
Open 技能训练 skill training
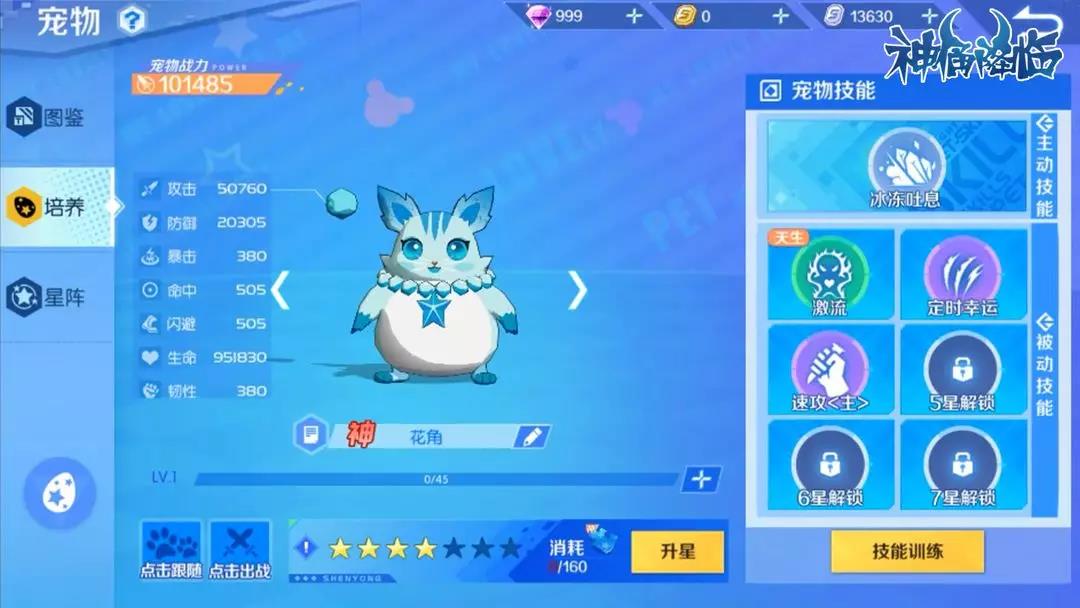tap(907, 551)
